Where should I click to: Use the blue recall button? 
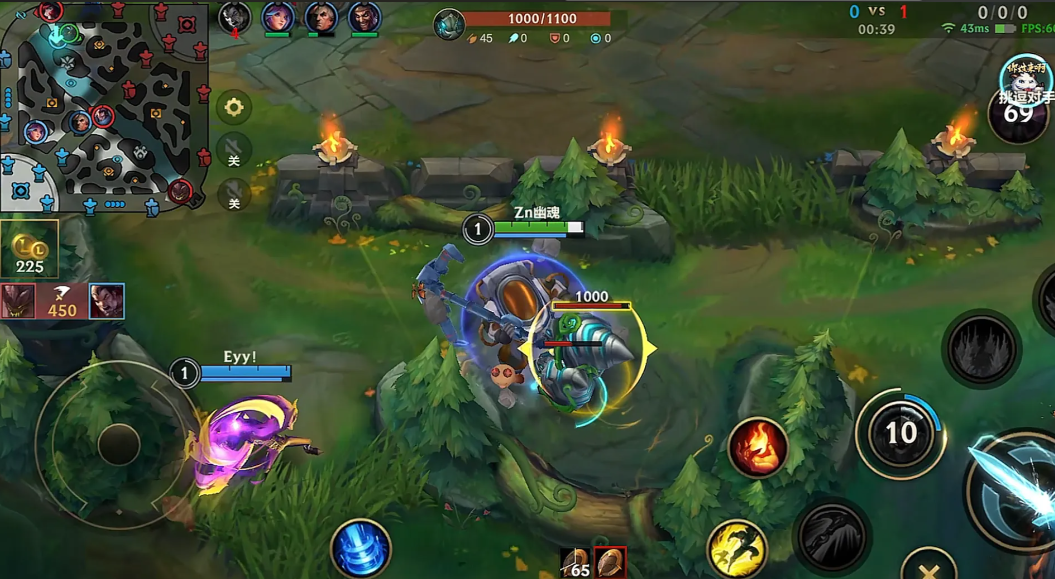coord(360,549)
